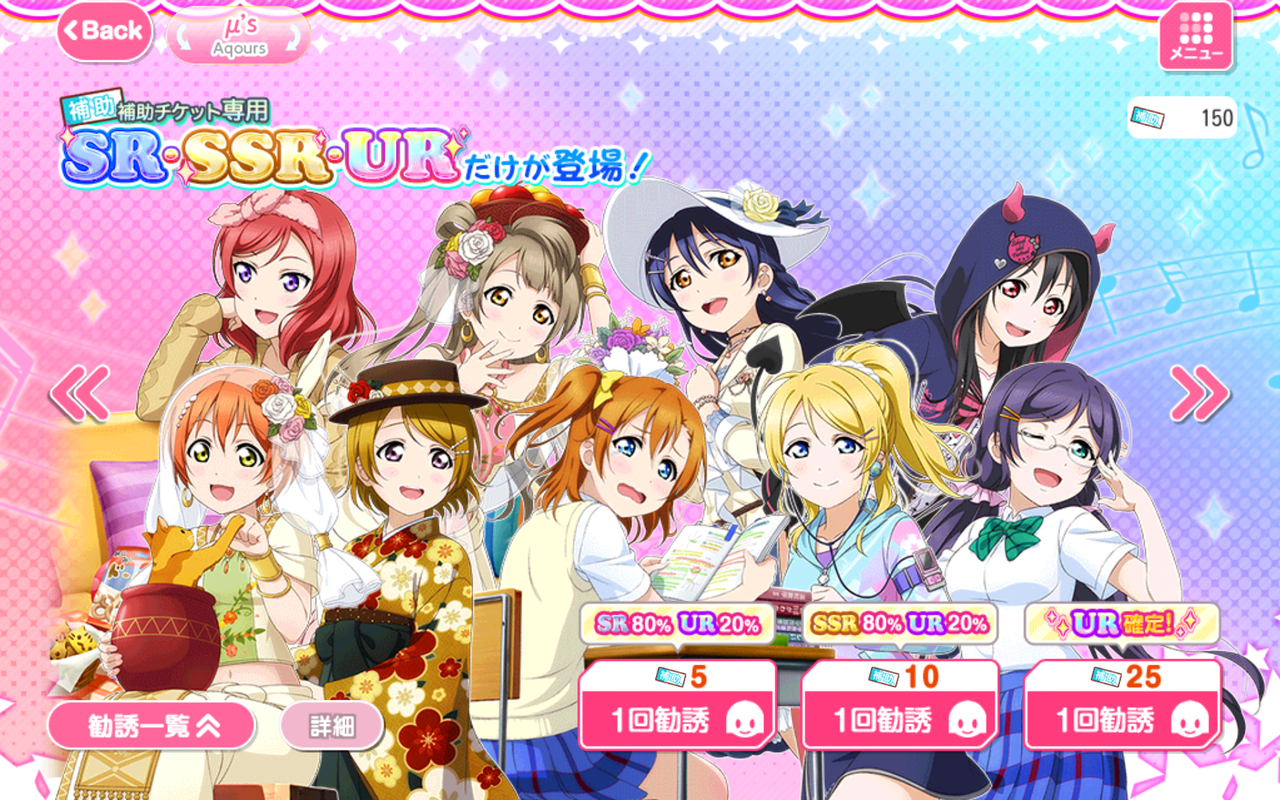Click the left chevron on the group switcher
The image size is (1280, 800).
pos(183,35)
